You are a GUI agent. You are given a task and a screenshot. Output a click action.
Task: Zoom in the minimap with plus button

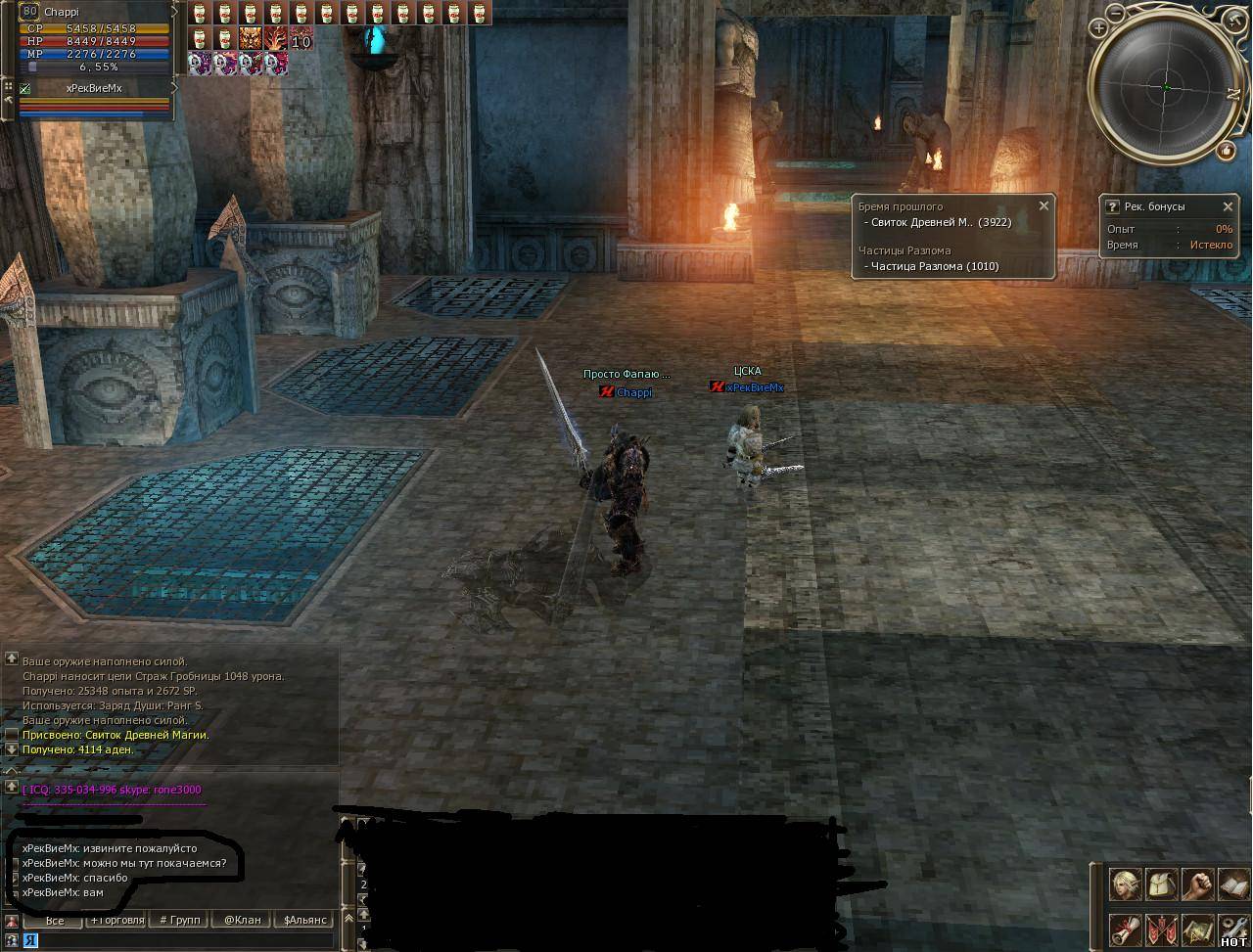pos(1099,28)
